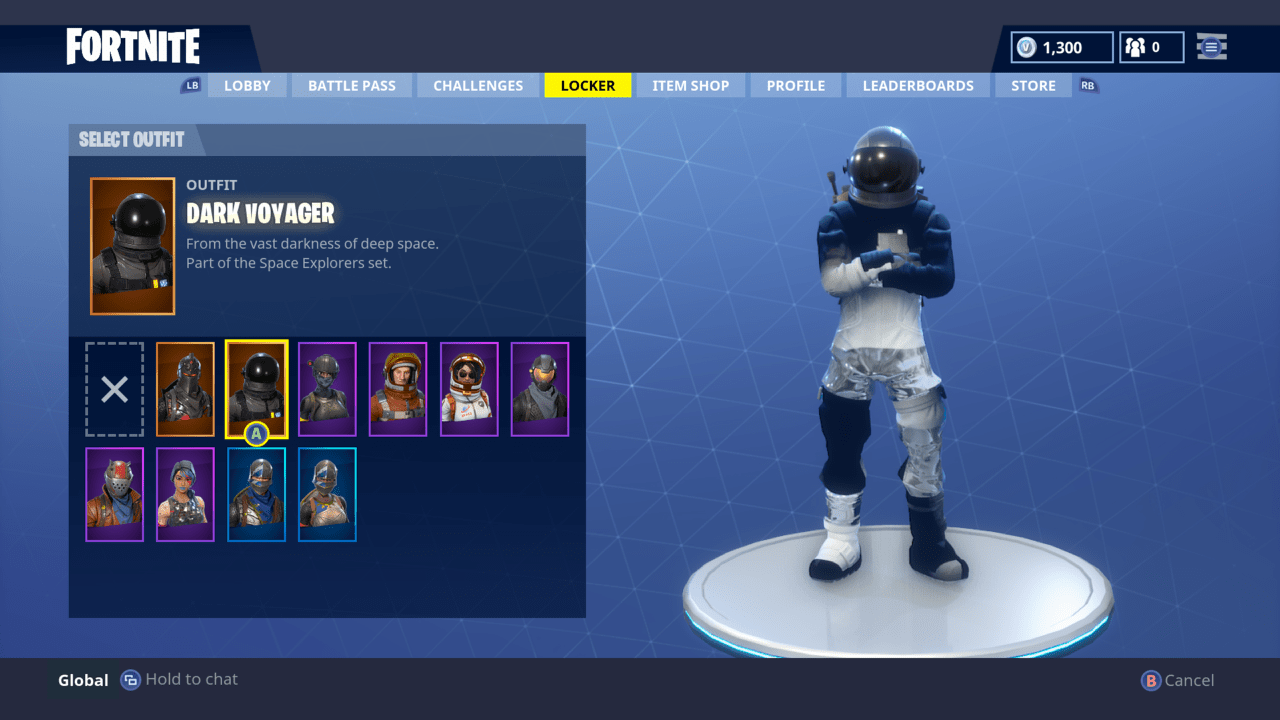
Task: Open the Battle Pass tab
Action: (x=351, y=85)
